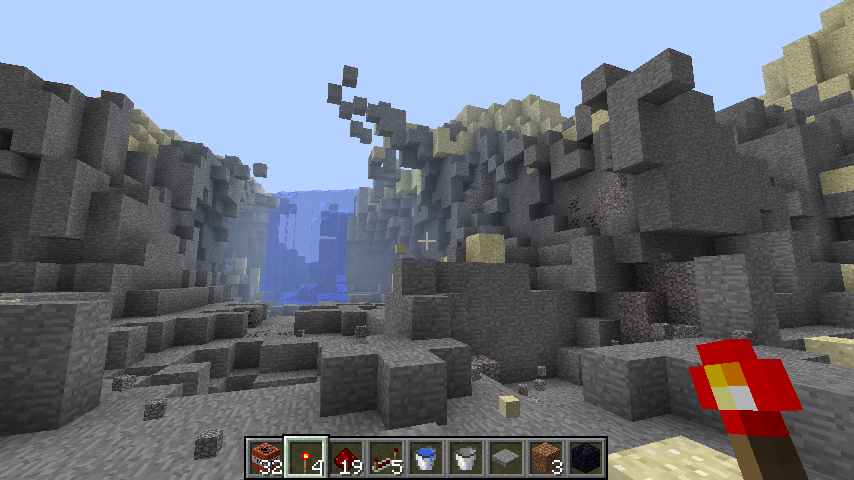Select the TNT stack in the hotbar
The height and width of the screenshot is (480, 854).
point(266,457)
